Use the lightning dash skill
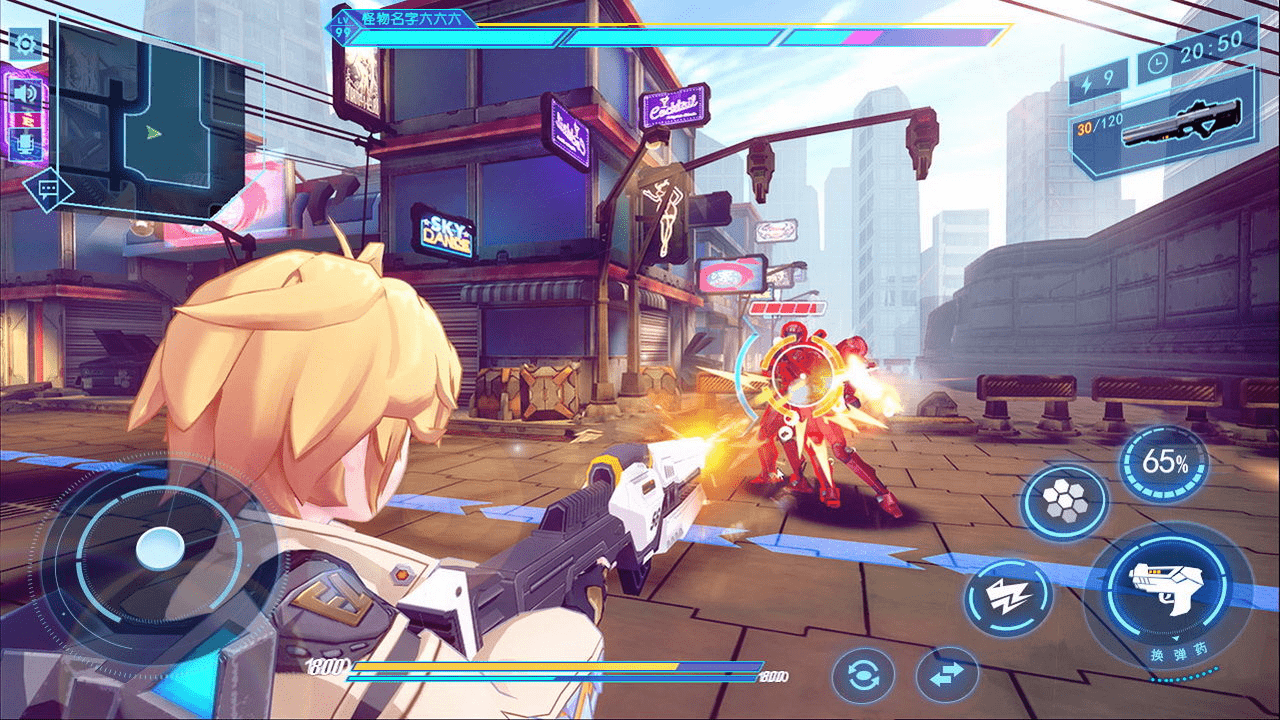The width and height of the screenshot is (1280, 720). pyautogui.click(x=1007, y=598)
